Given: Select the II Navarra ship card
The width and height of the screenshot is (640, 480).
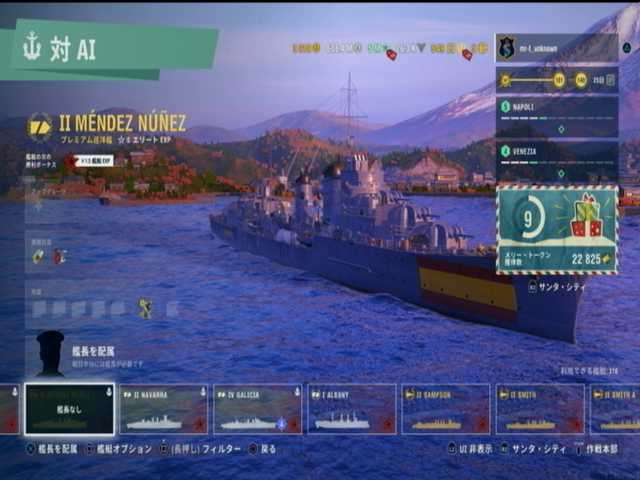Looking at the screenshot, I should click(x=163, y=409).
